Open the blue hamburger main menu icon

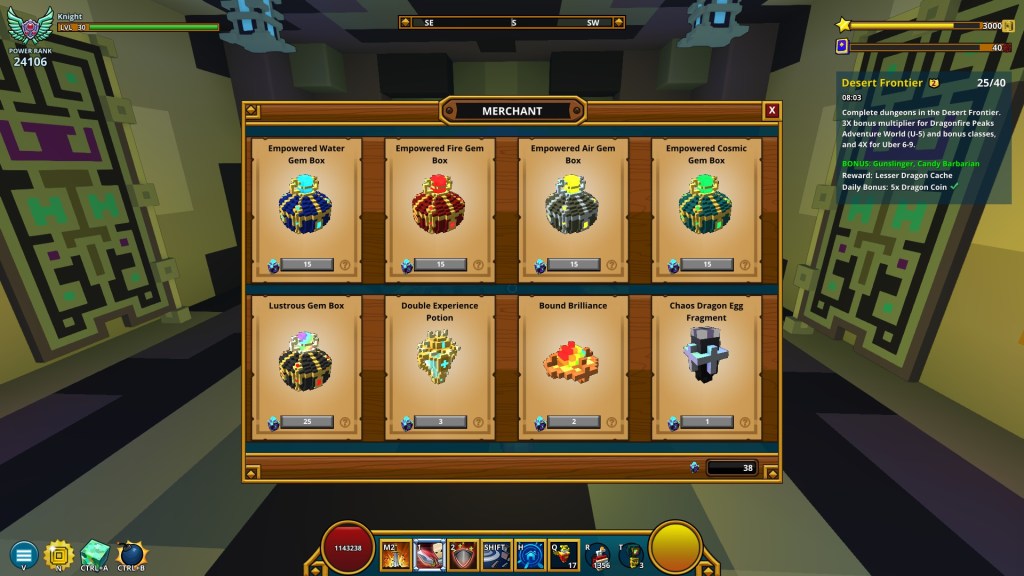[24, 553]
